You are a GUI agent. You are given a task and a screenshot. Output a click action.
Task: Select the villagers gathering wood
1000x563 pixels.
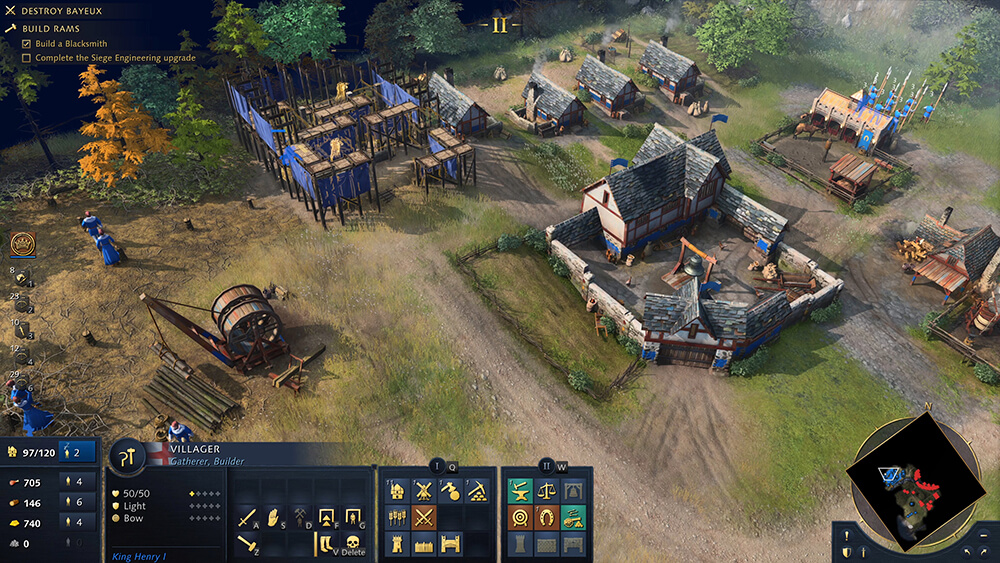[72, 502]
